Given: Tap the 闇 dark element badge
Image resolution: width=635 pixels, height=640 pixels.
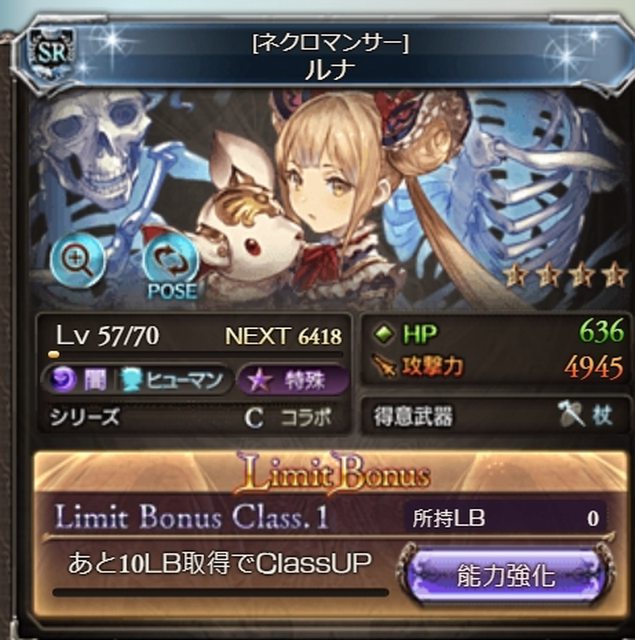Looking at the screenshot, I should (76, 380).
